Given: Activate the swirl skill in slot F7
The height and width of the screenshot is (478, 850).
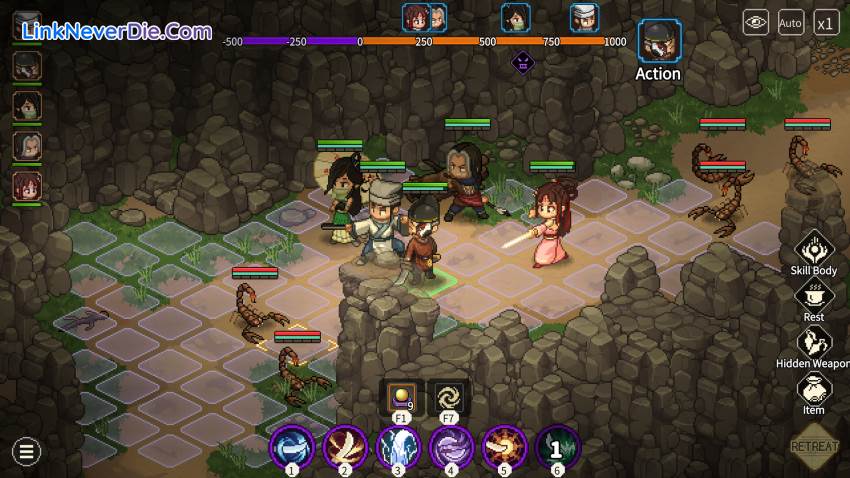Looking at the screenshot, I should 448,396.
